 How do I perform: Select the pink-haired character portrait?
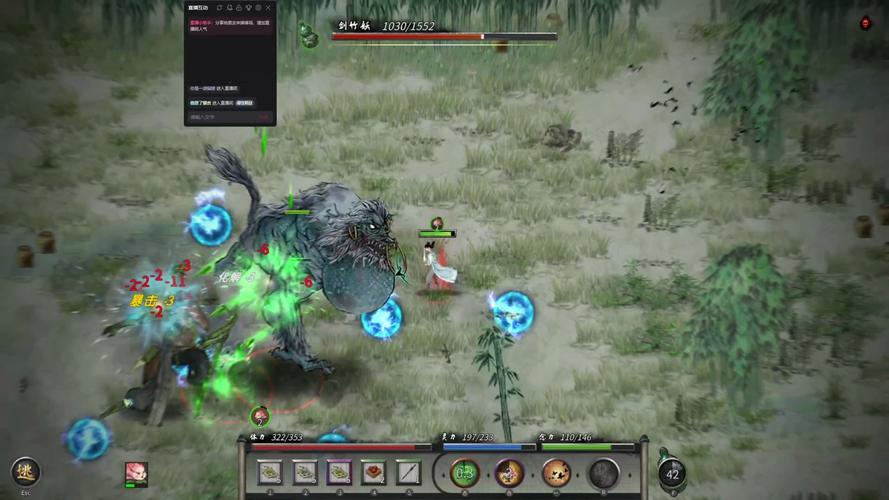[136, 473]
